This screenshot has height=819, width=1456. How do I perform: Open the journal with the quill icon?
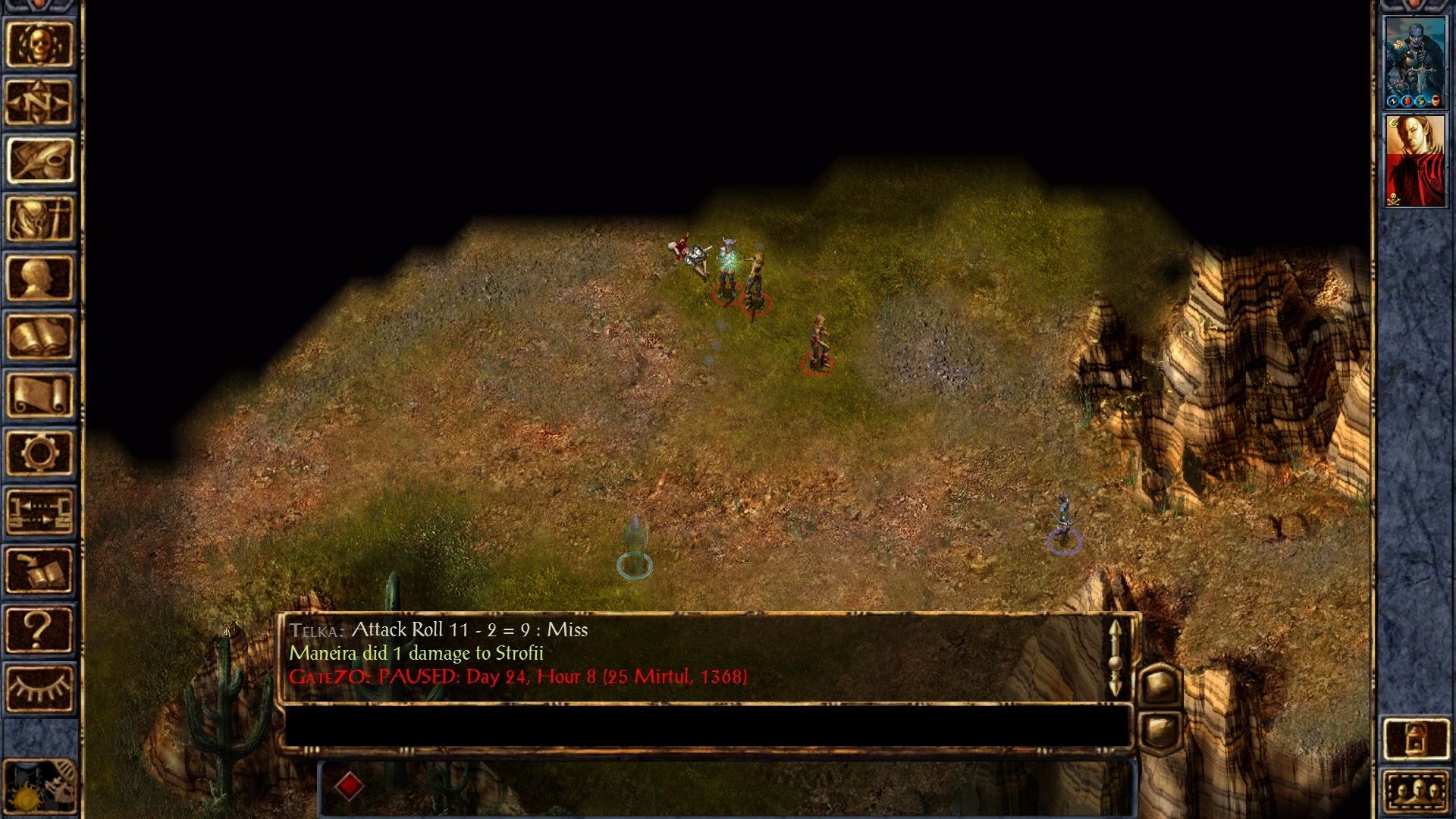pyautogui.click(x=39, y=160)
